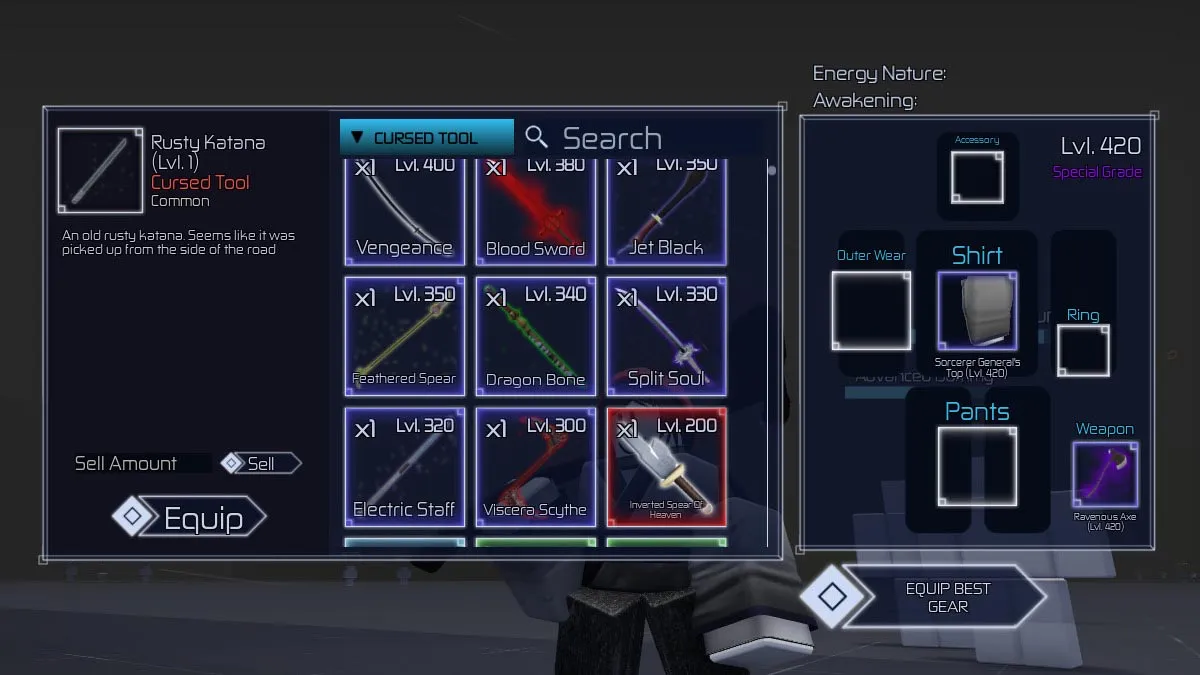
Task: Click the Sorcerer General's Top shirt slot
Action: tap(977, 312)
